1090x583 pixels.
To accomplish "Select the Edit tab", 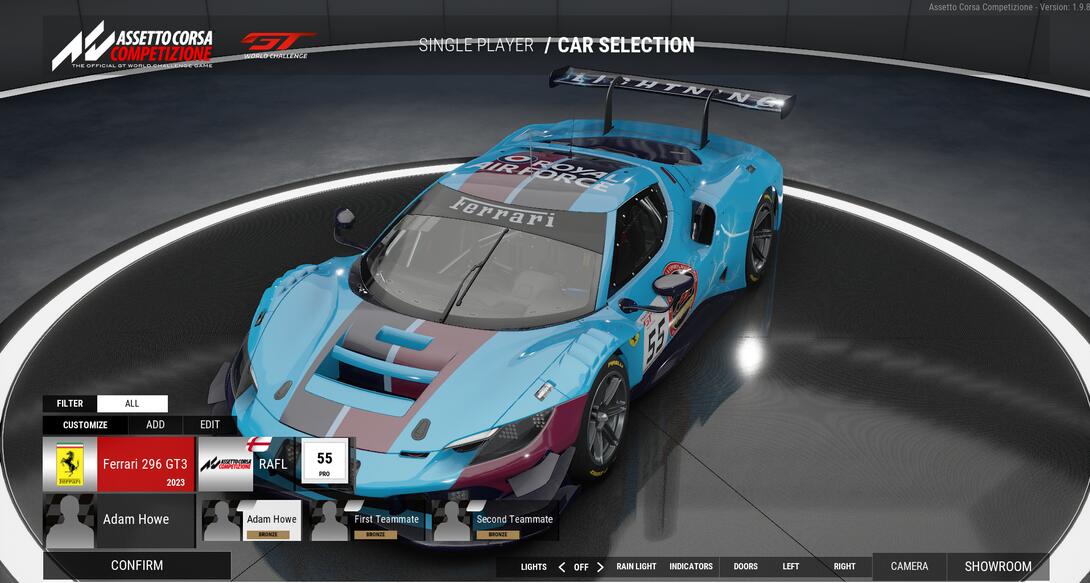I will (x=209, y=424).
